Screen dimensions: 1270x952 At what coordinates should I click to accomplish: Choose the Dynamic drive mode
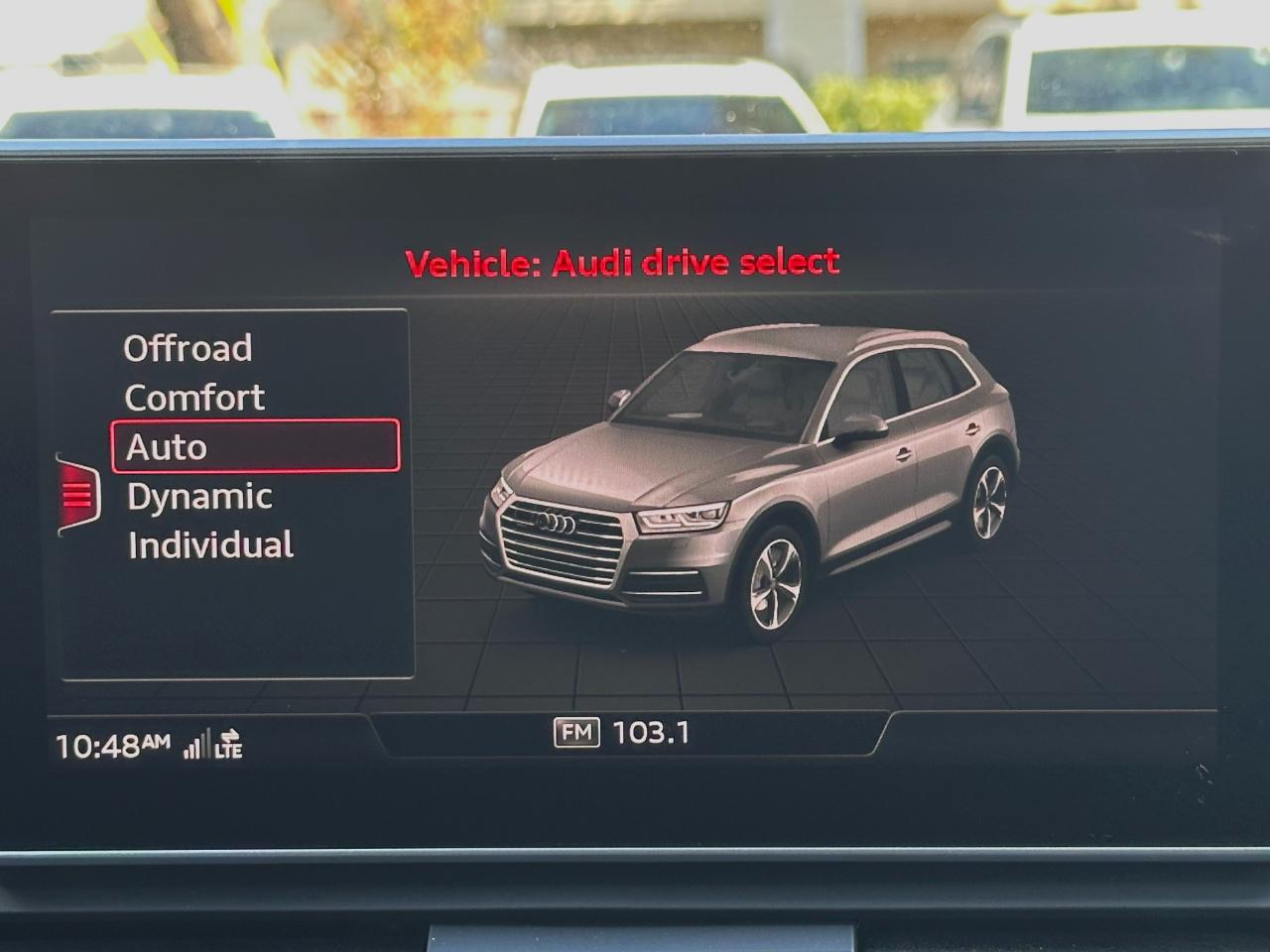[199, 496]
